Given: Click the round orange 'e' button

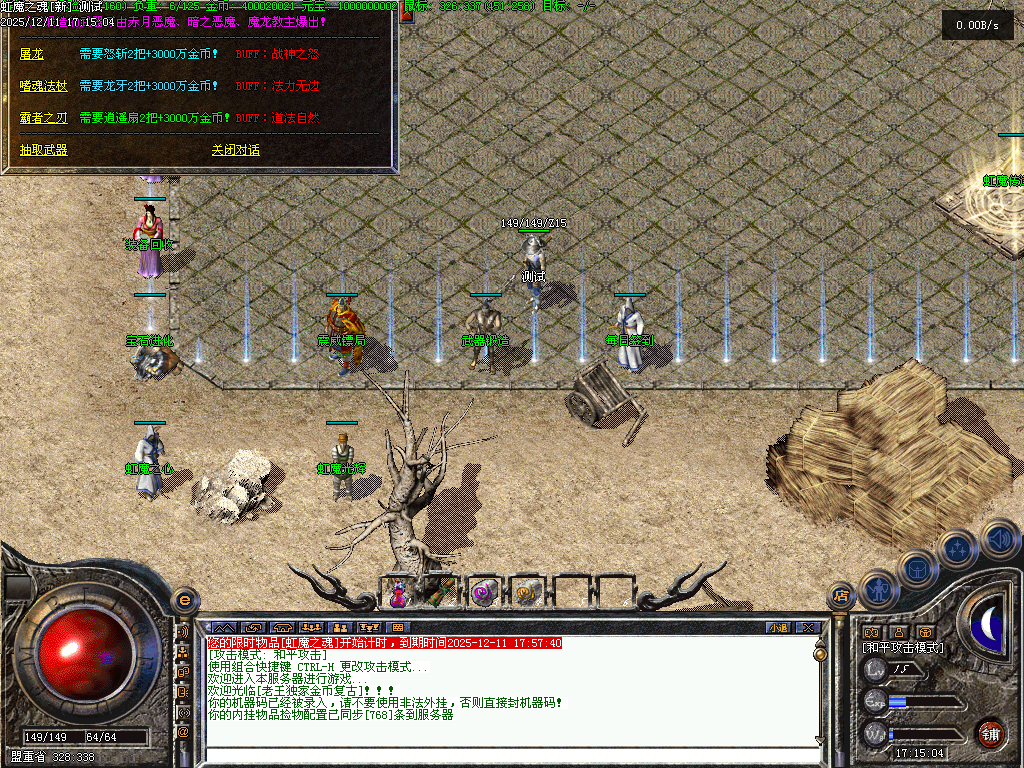Looking at the screenshot, I should pos(184,600).
